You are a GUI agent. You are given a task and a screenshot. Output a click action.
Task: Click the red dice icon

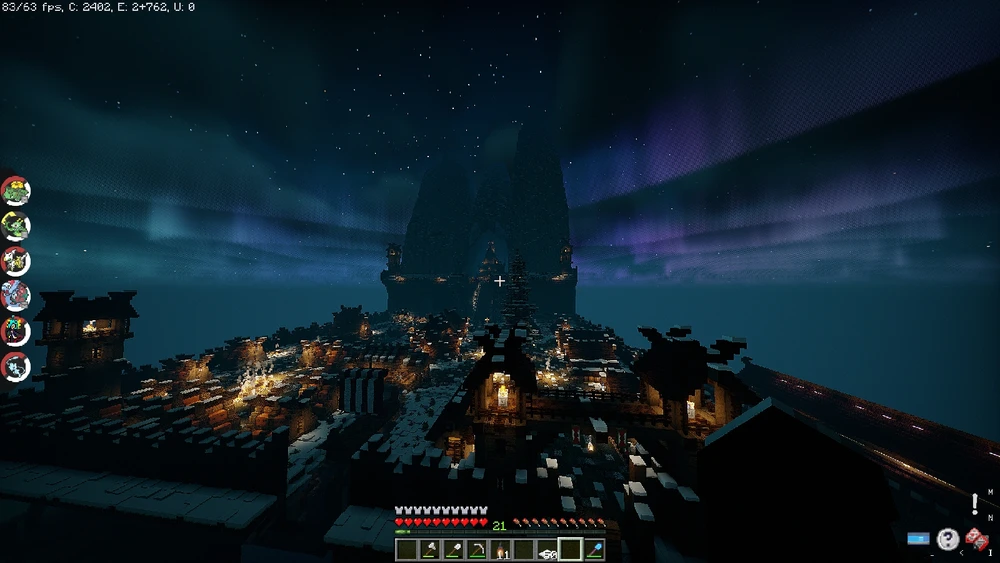click(x=977, y=540)
